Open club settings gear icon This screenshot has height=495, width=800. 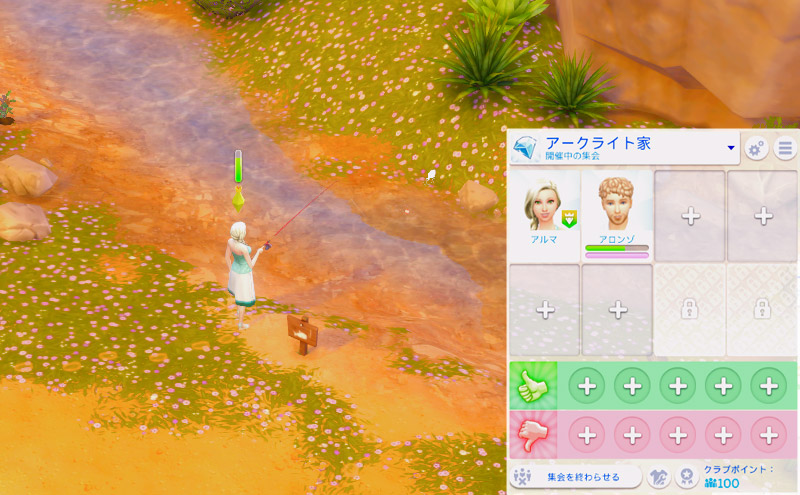point(756,149)
